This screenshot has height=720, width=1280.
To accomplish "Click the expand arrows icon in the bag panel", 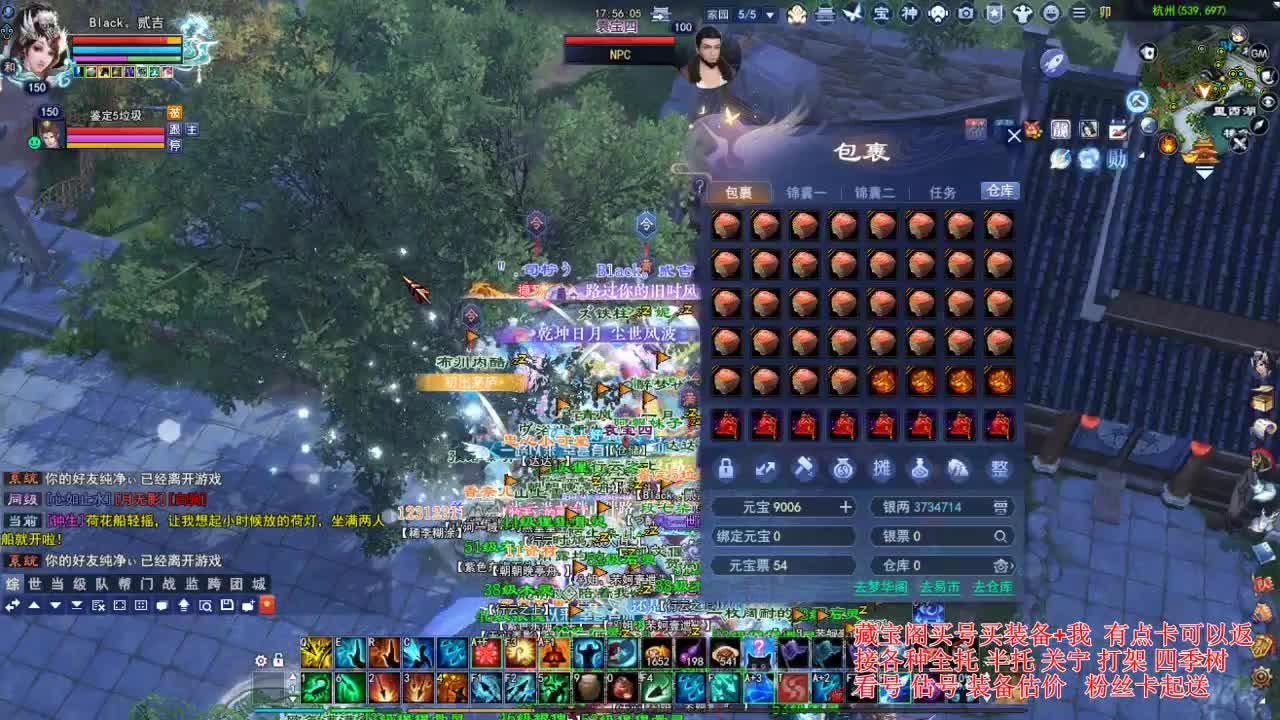I will (x=765, y=468).
